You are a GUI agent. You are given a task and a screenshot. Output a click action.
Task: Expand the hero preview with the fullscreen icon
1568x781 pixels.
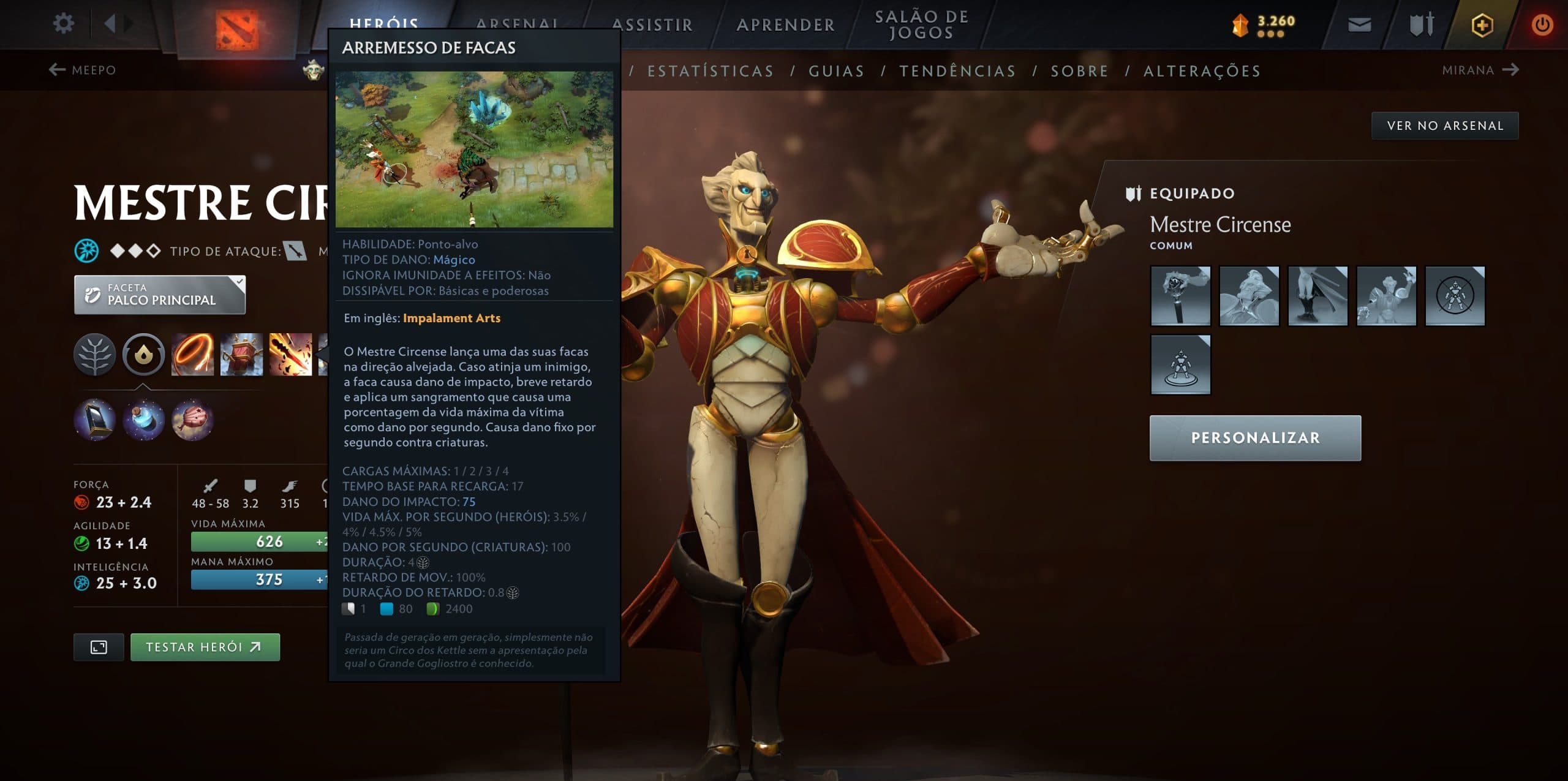(99, 646)
